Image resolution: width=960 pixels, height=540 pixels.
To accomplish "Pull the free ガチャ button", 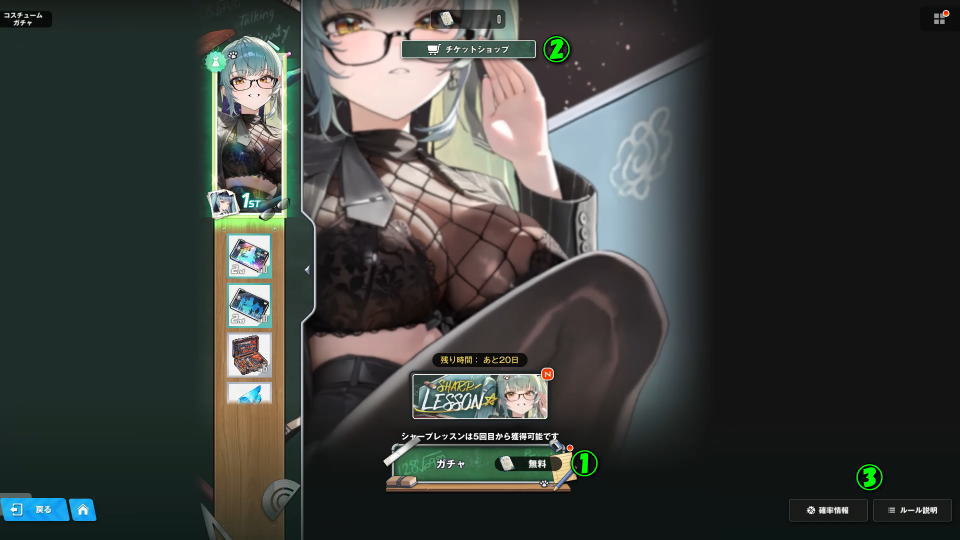I will coord(480,464).
